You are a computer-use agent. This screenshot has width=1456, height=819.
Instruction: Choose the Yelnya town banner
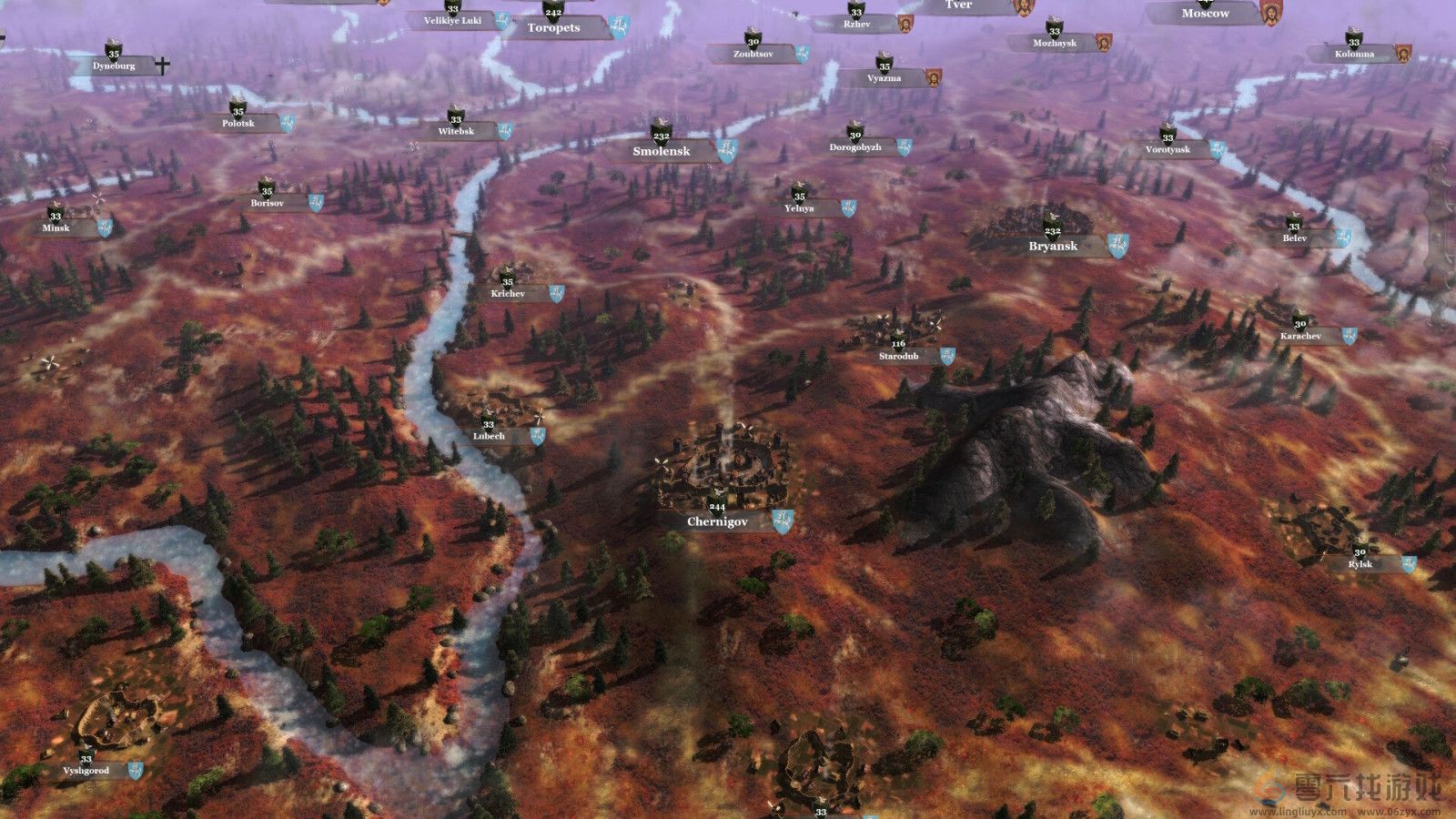pyautogui.click(x=799, y=208)
